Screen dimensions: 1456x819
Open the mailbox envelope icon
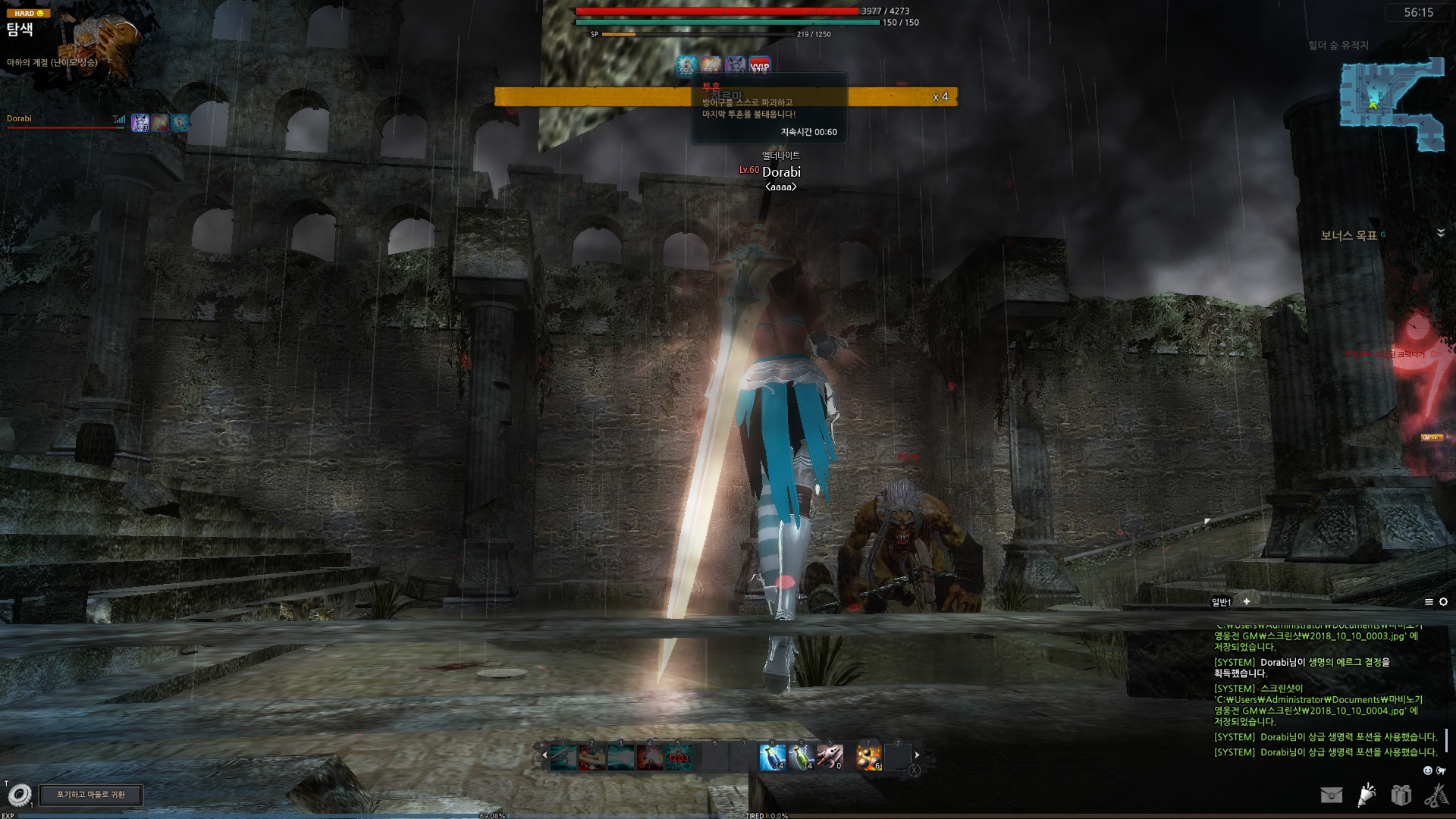[1331, 795]
